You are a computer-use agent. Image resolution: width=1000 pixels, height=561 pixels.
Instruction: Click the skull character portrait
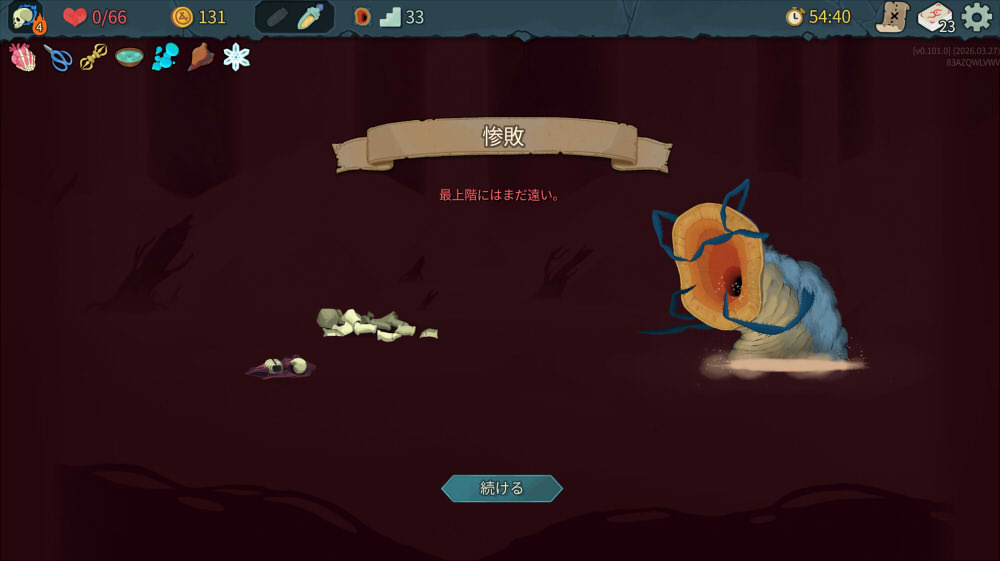(26, 17)
